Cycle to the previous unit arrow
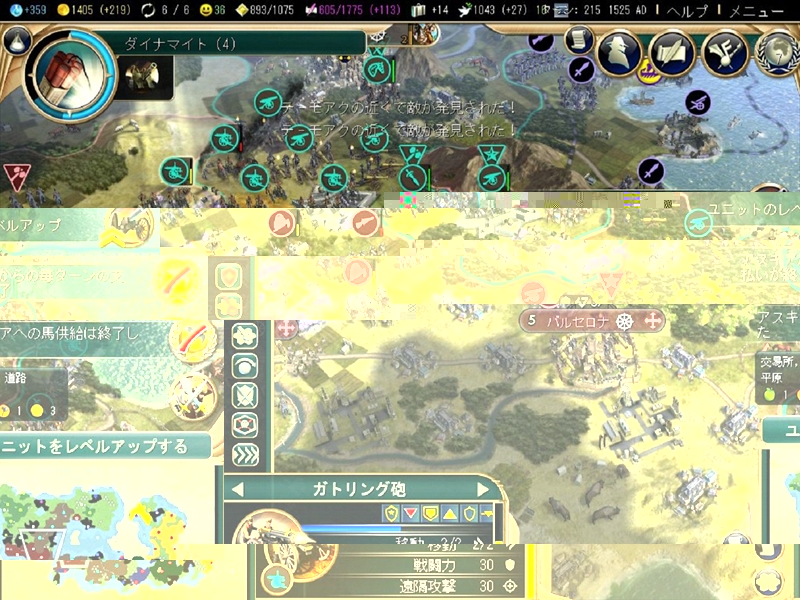800x600 pixels. [237, 489]
